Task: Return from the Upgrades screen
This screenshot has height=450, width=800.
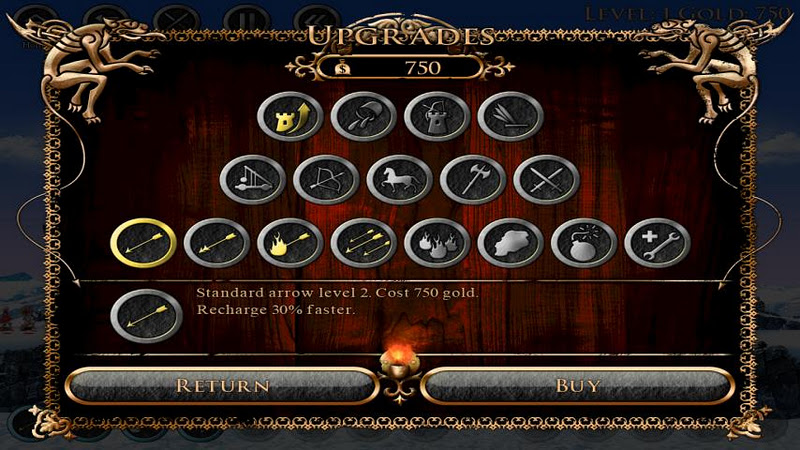Action: click(222, 385)
